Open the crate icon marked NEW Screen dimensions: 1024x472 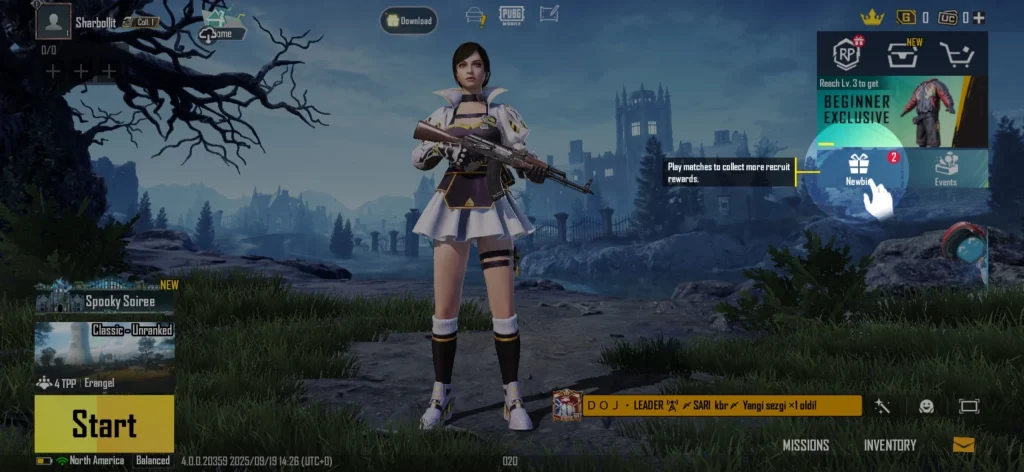click(902, 56)
